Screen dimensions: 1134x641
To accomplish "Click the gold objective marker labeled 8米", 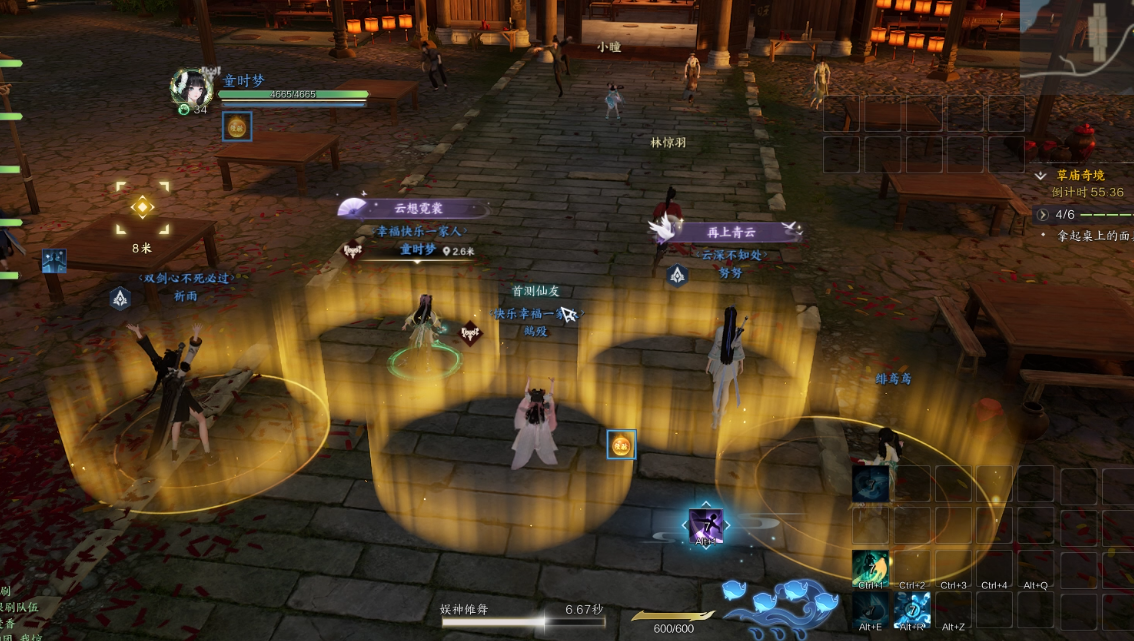I will click(142, 207).
